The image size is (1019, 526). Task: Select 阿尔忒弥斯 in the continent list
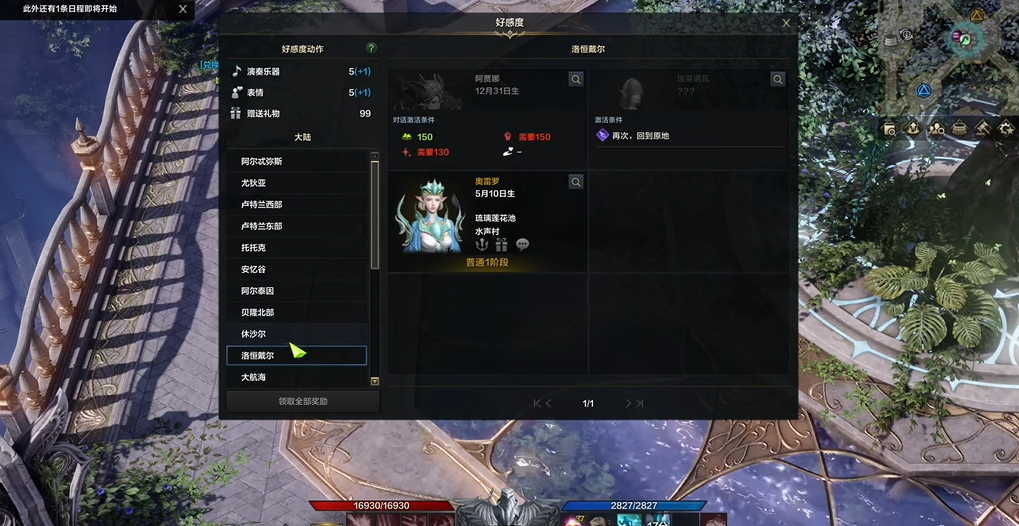point(297,161)
